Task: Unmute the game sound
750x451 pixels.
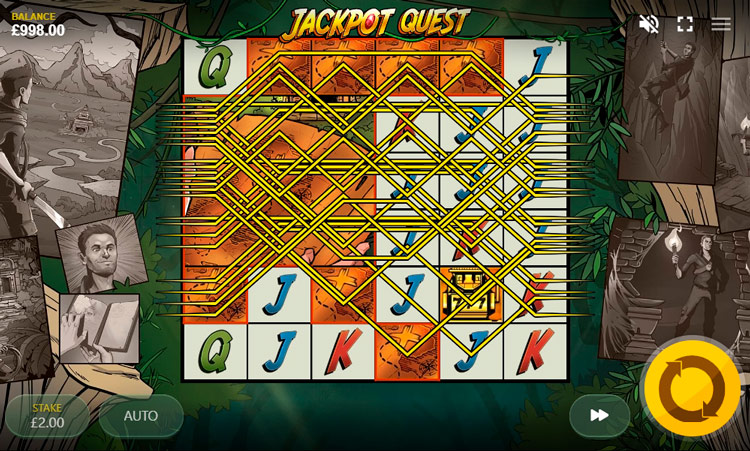Action: point(649,24)
